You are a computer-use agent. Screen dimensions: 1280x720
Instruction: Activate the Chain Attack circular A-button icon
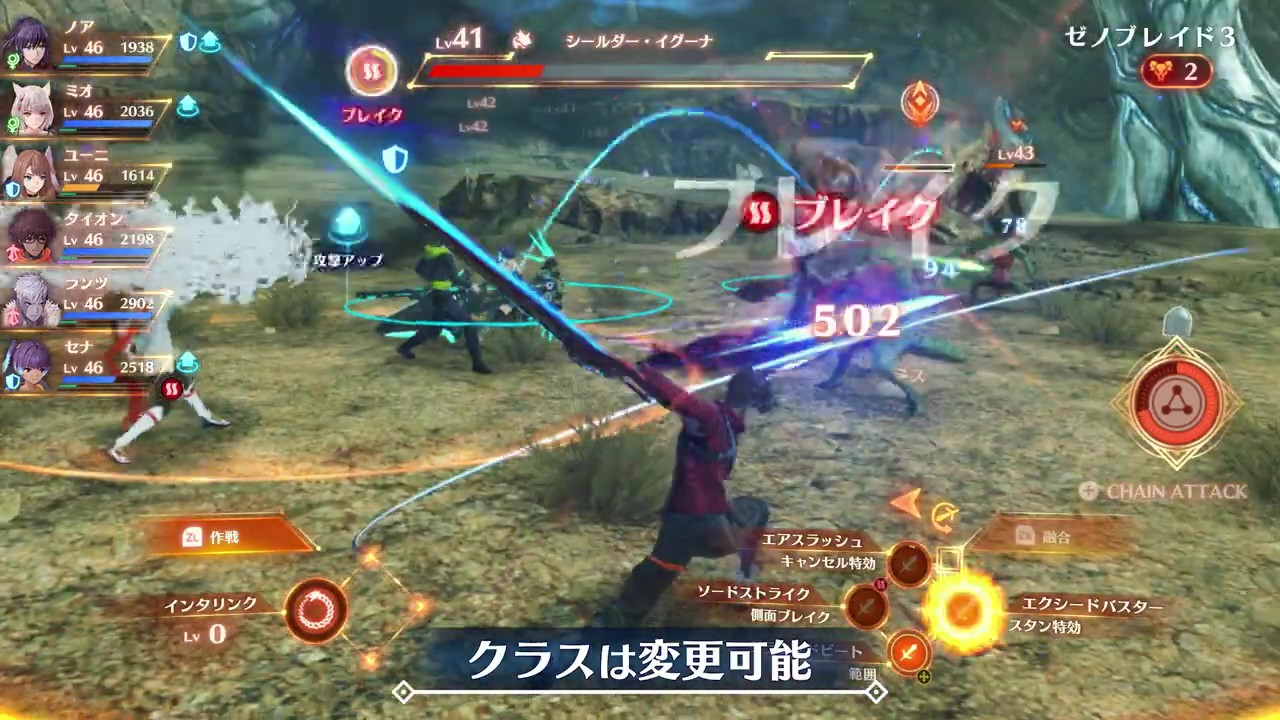click(1176, 404)
